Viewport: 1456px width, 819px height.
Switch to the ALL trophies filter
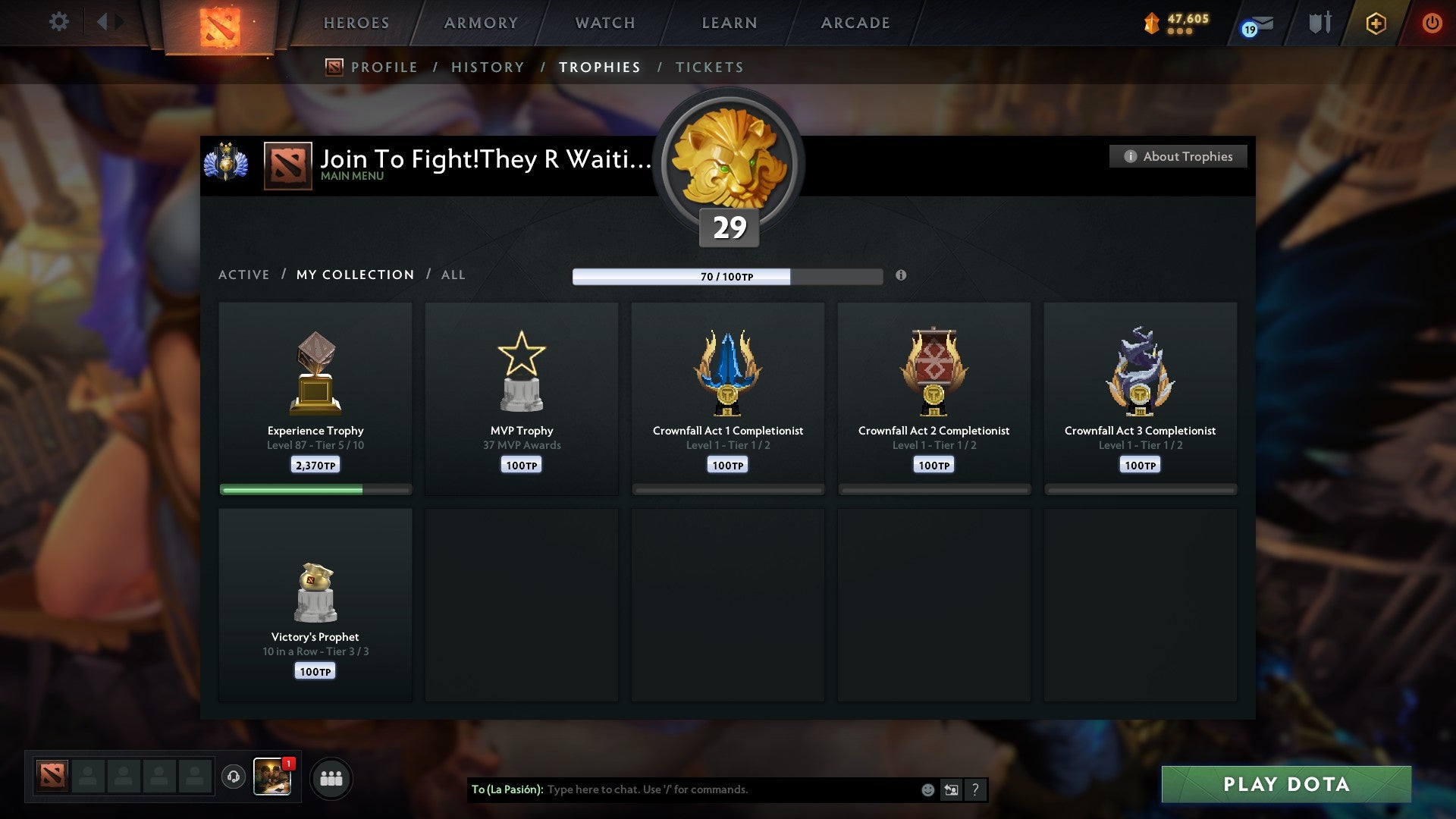453,275
